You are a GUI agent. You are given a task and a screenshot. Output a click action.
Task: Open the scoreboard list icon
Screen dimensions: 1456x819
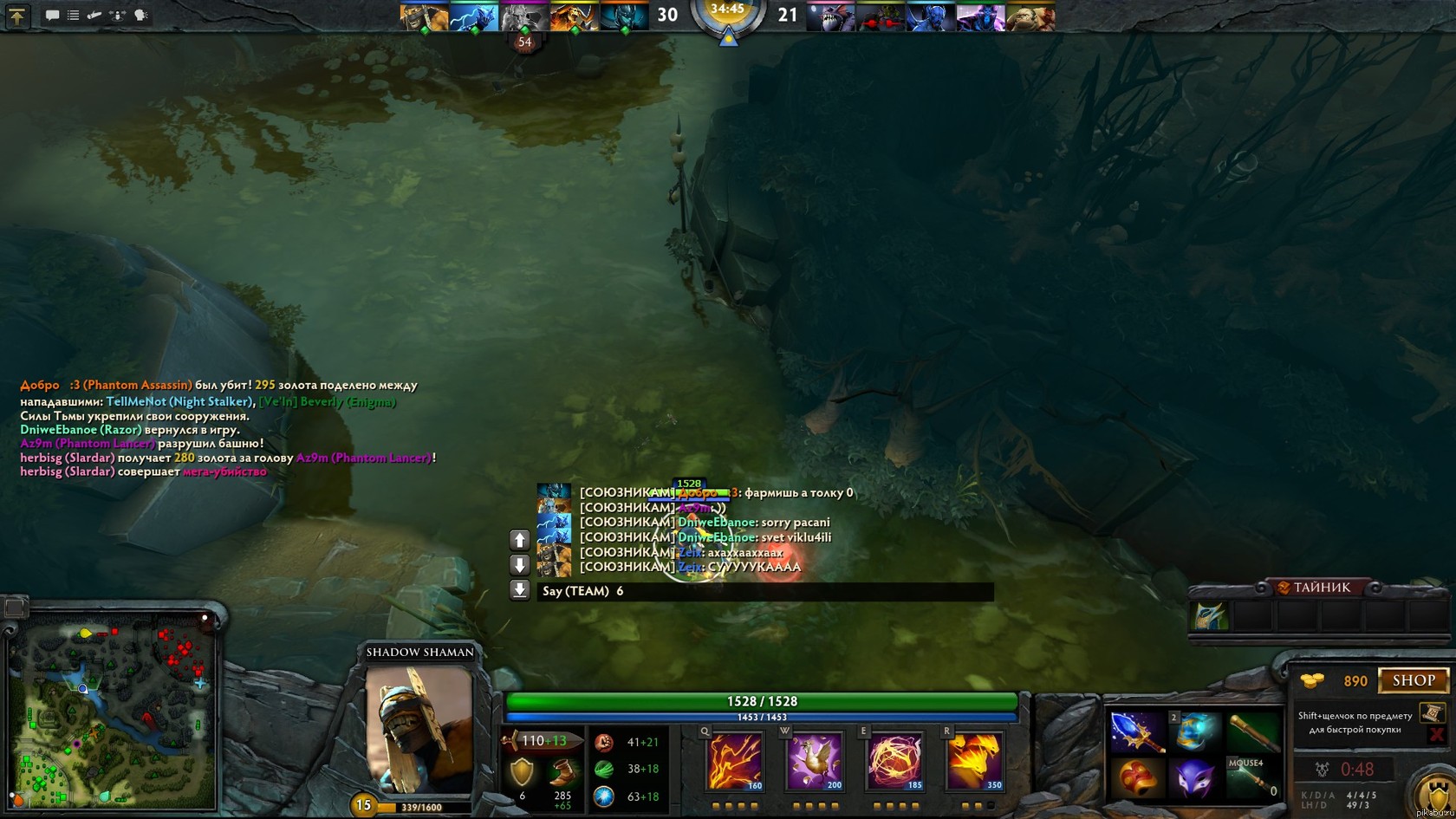click(74, 15)
